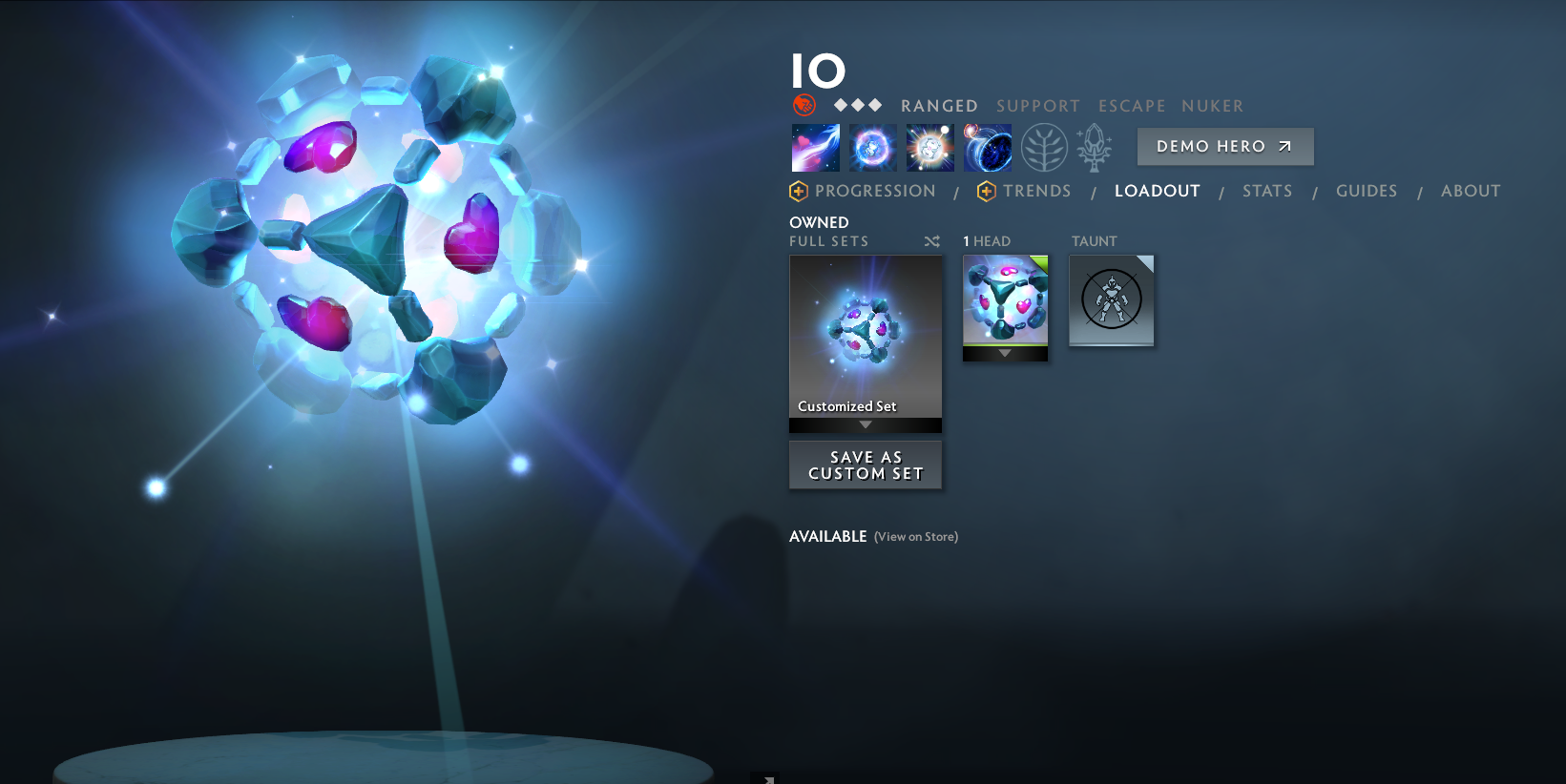Click SAVE AS CUSTOM SET

coord(865,464)
